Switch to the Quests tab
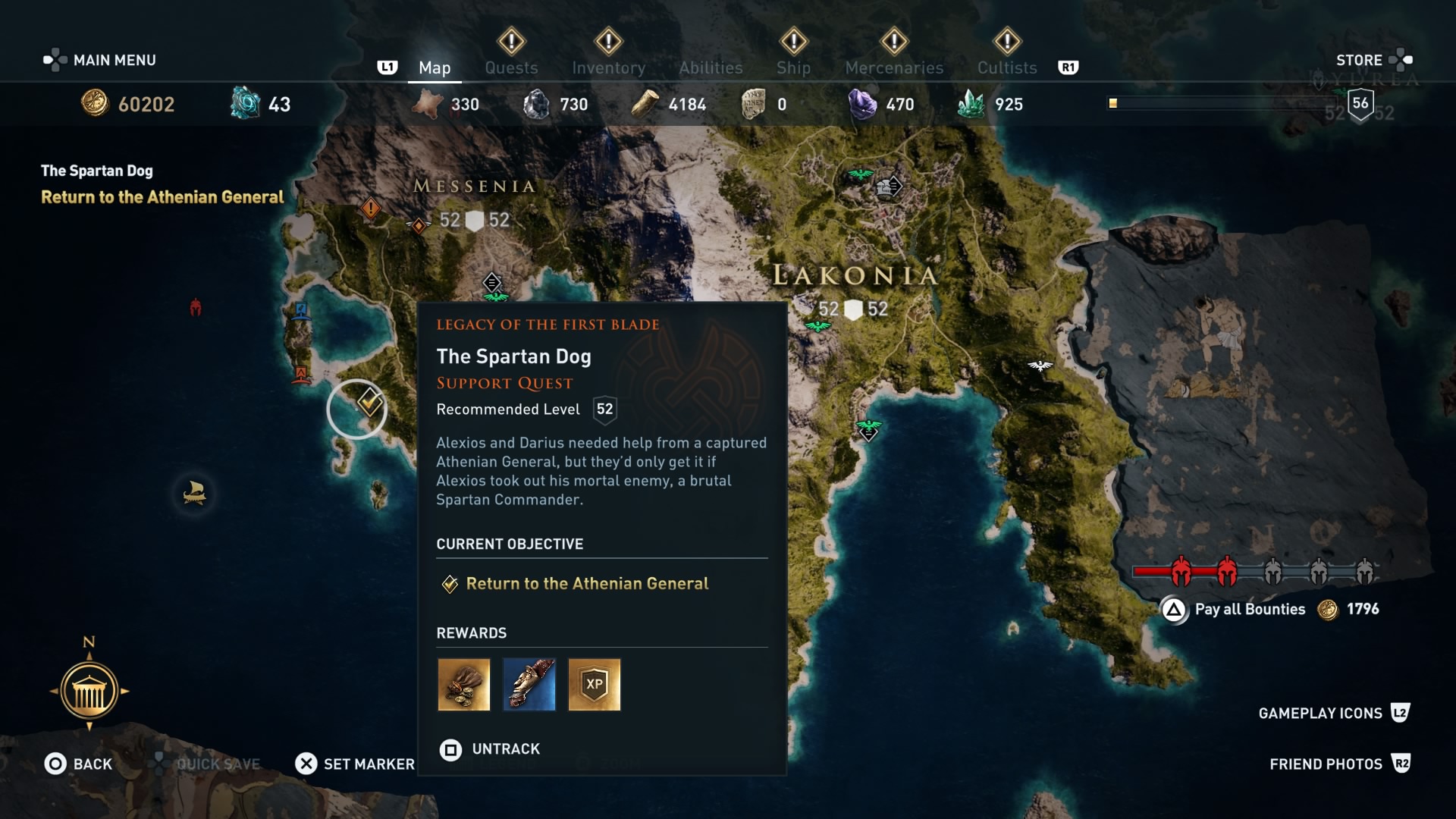 [510, 67]
